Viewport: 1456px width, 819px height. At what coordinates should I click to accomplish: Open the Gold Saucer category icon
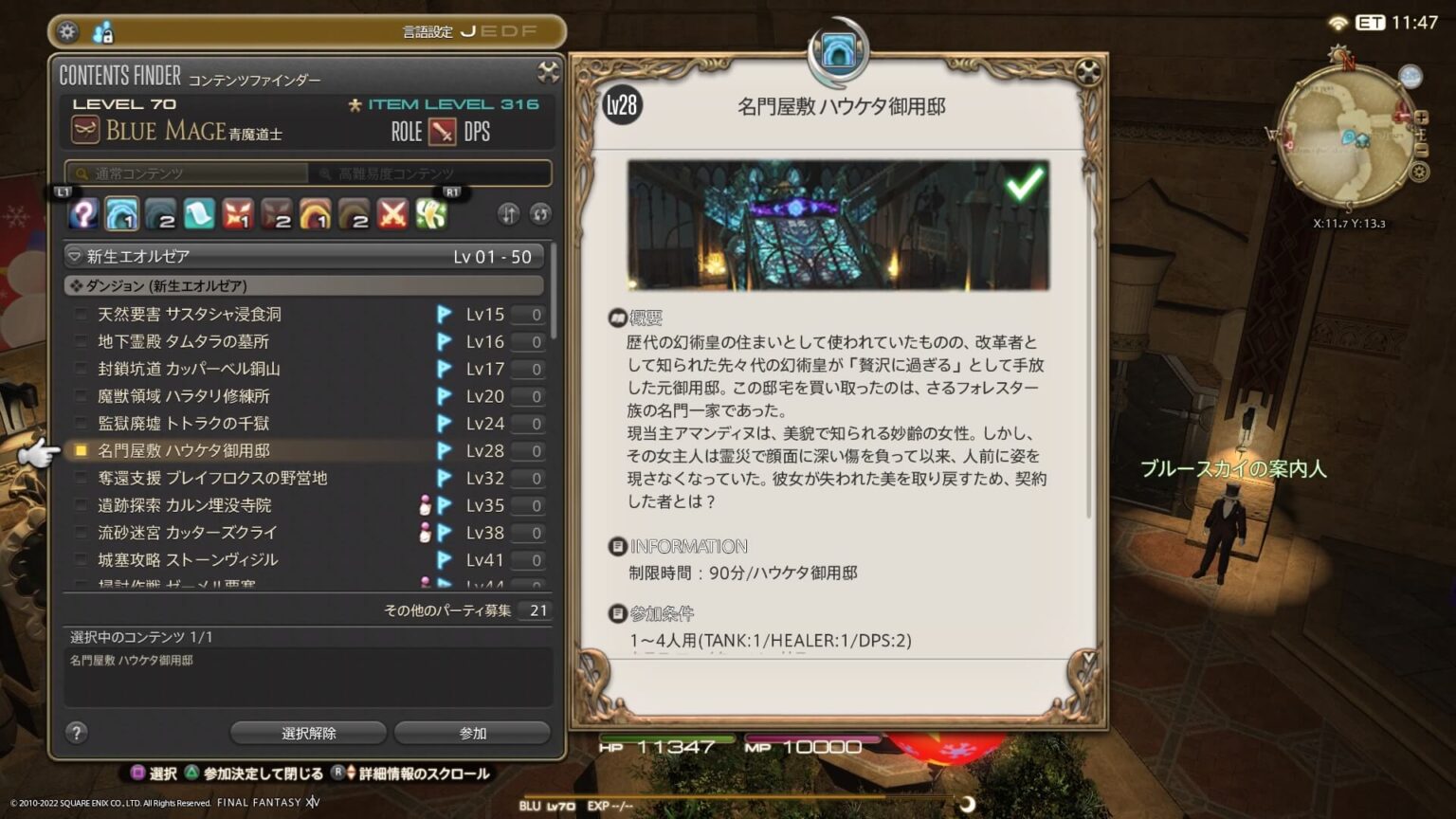[431, 214]
